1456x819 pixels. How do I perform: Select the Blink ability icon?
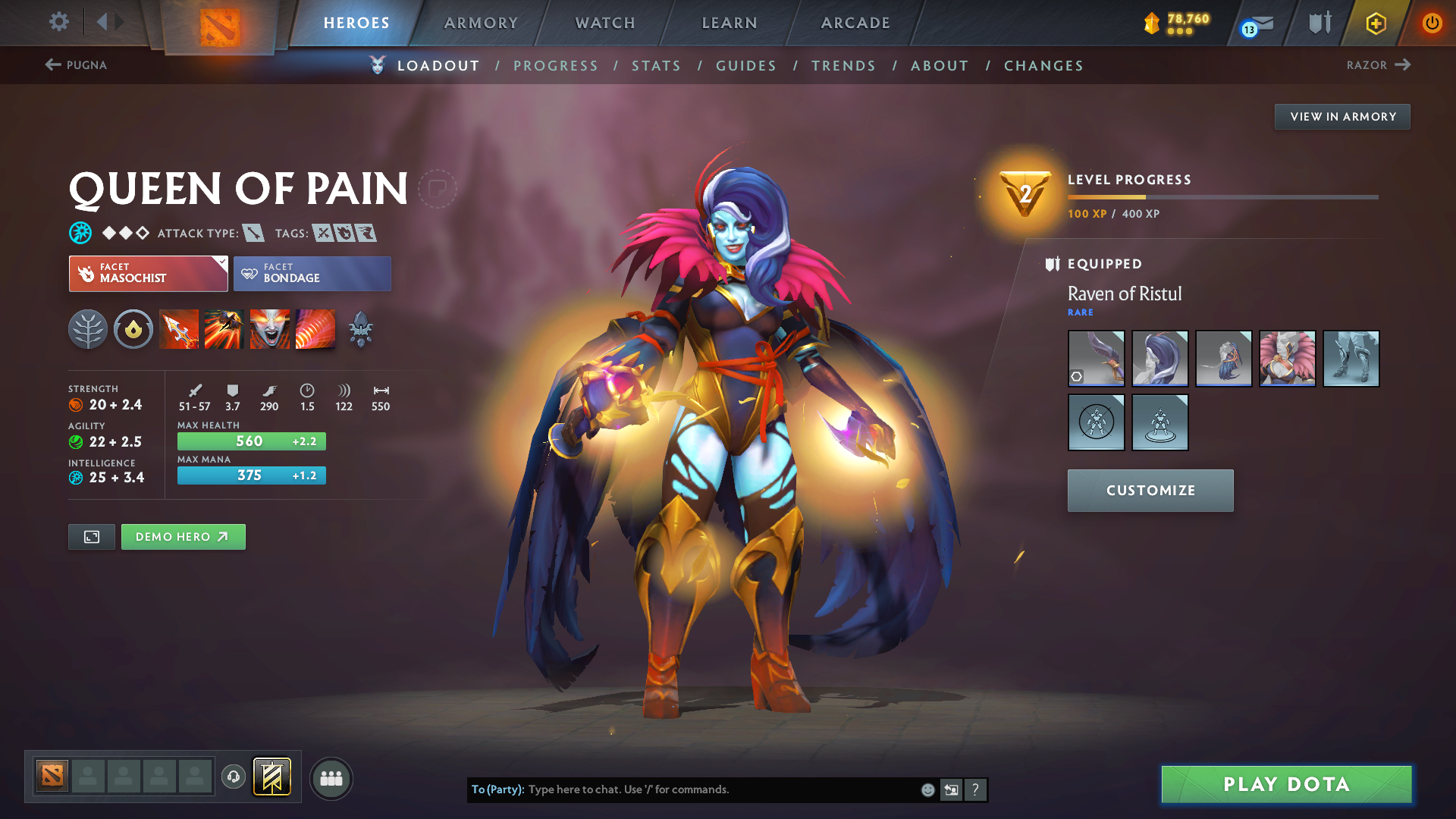point(224,329)
